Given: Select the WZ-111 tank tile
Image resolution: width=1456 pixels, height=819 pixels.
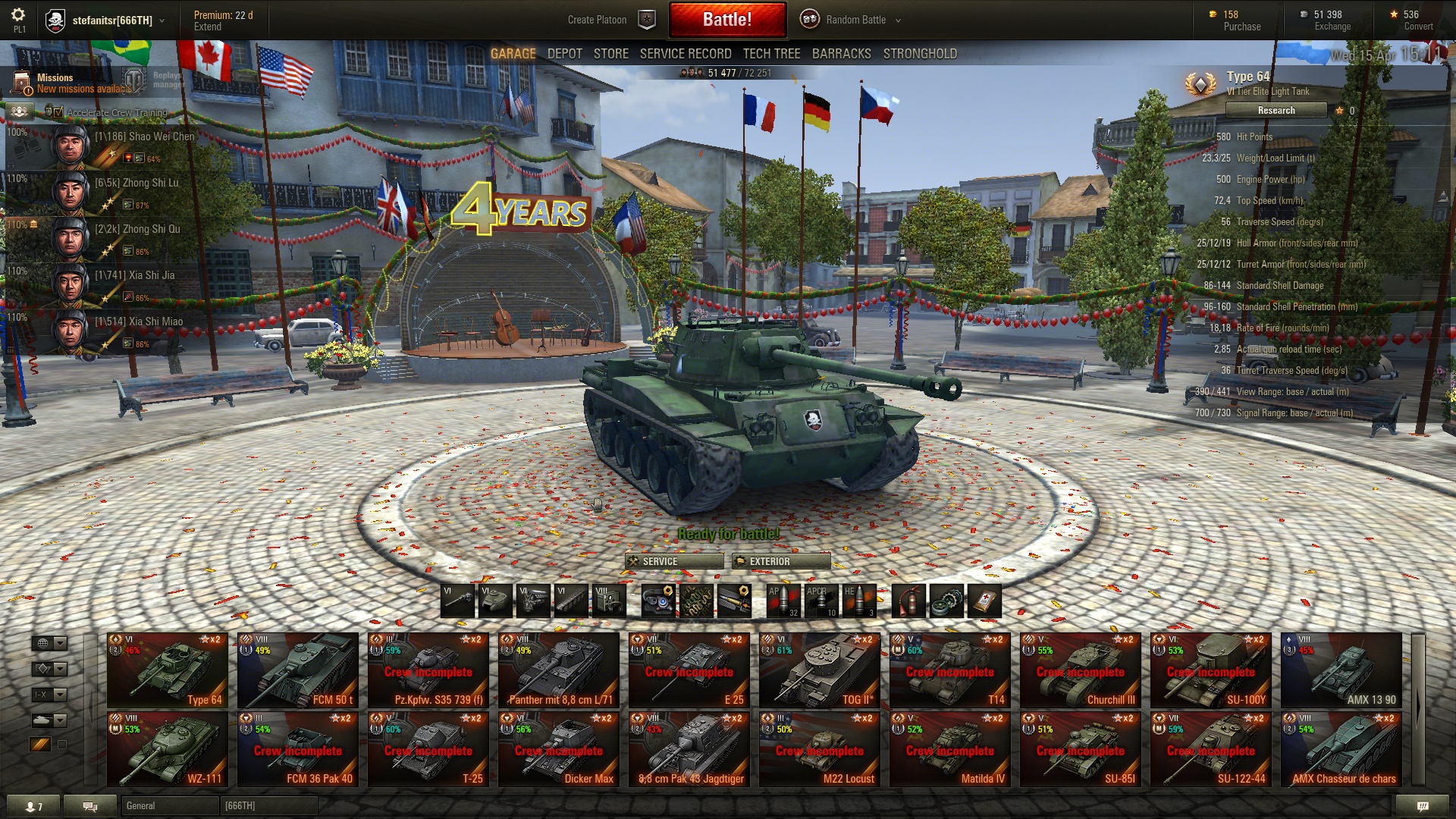Looking at the screenshot, I should 167,749.
